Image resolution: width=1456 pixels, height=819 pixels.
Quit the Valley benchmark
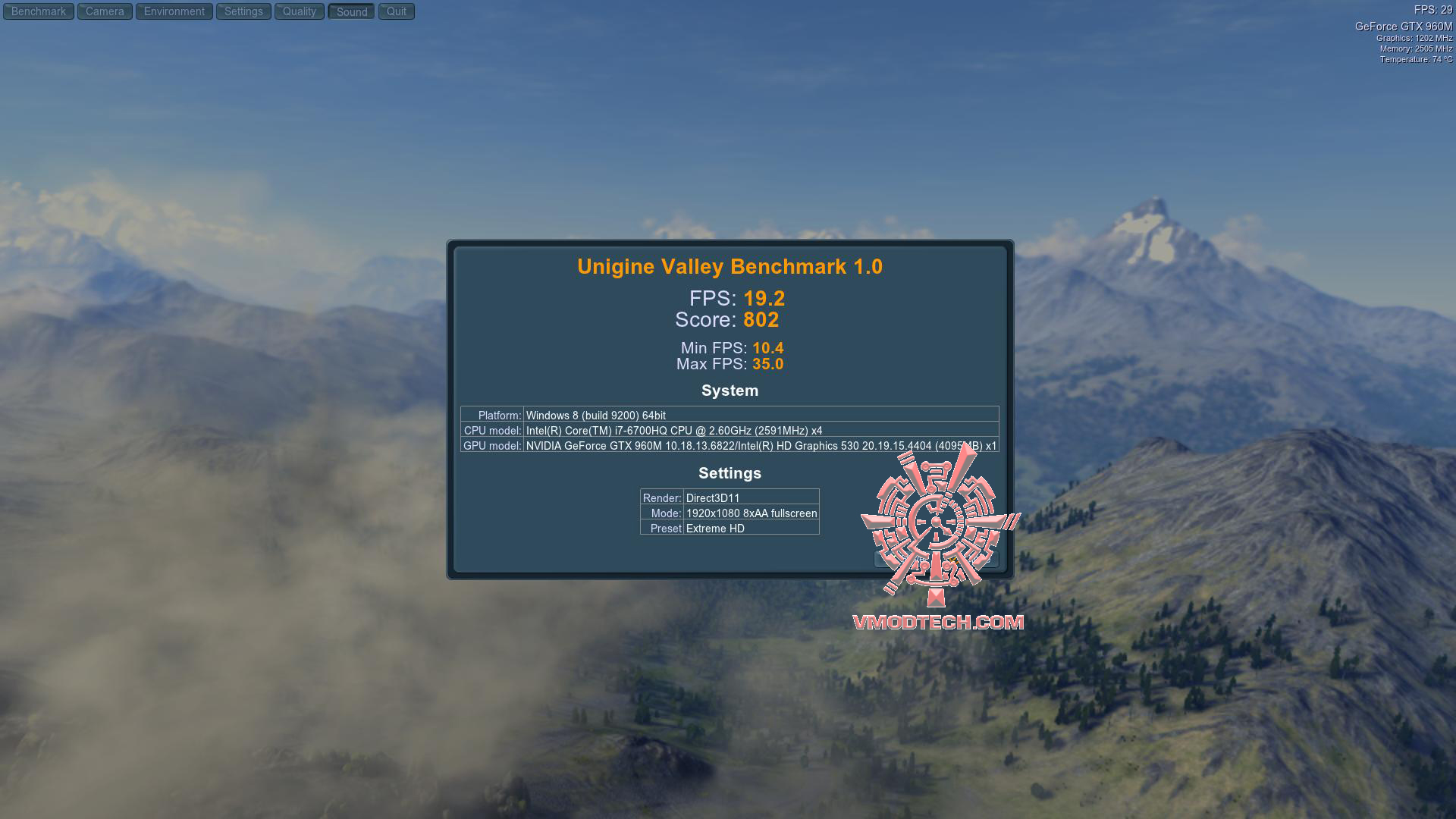pyautogui.click(x=397, y=11)
